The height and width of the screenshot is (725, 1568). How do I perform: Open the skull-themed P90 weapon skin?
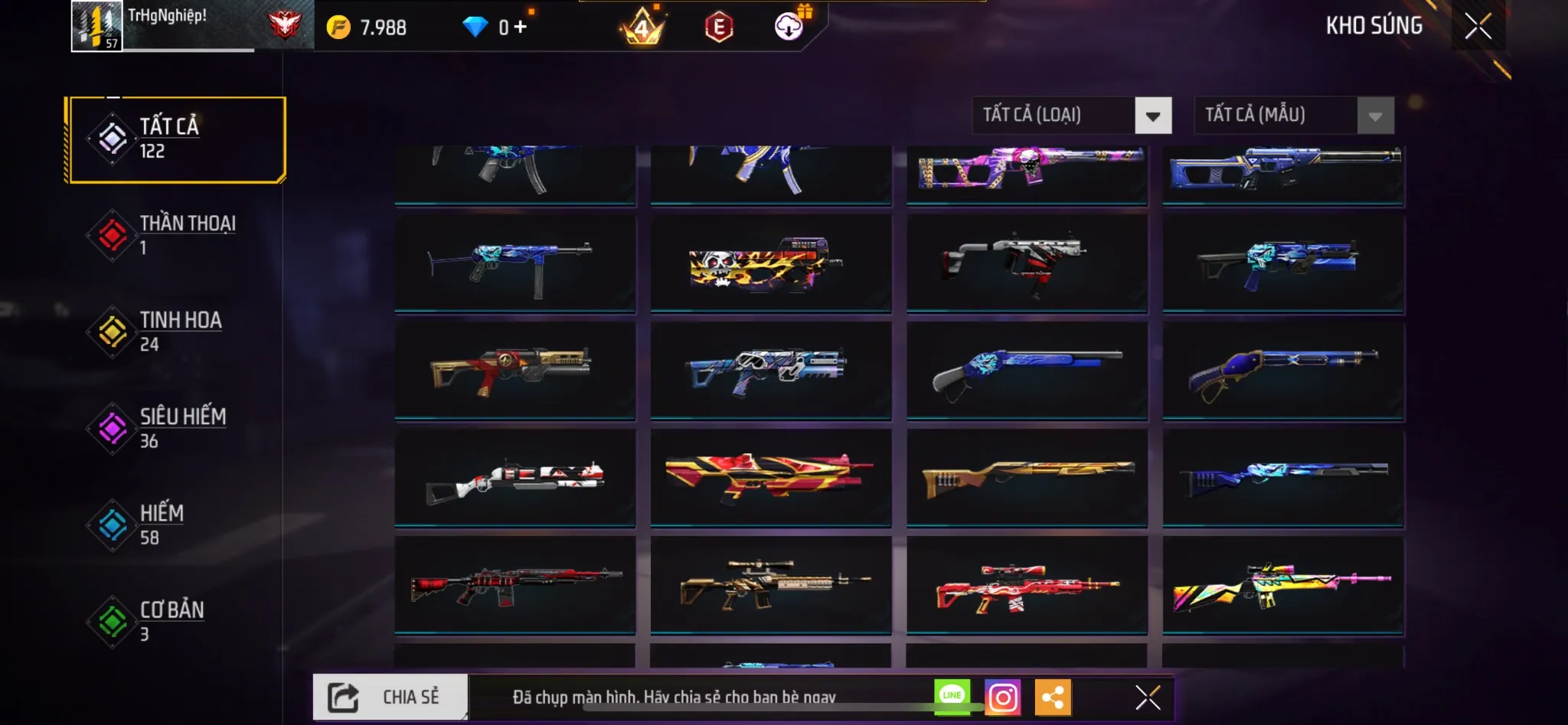771,264
